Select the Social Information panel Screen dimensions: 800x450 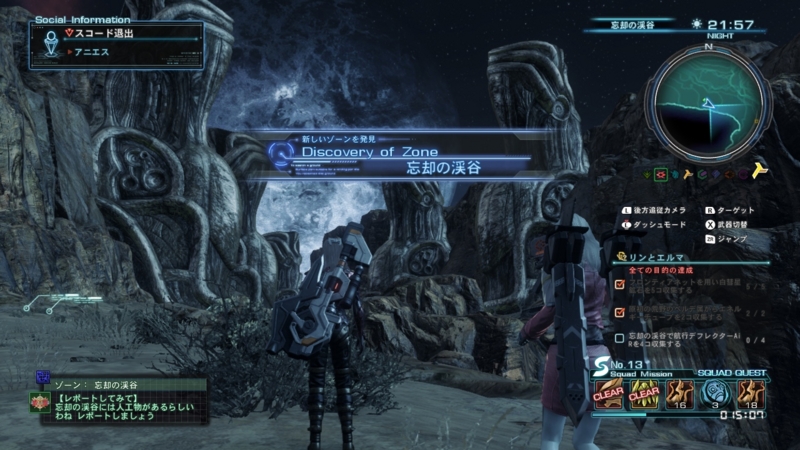tap(117, 42)
